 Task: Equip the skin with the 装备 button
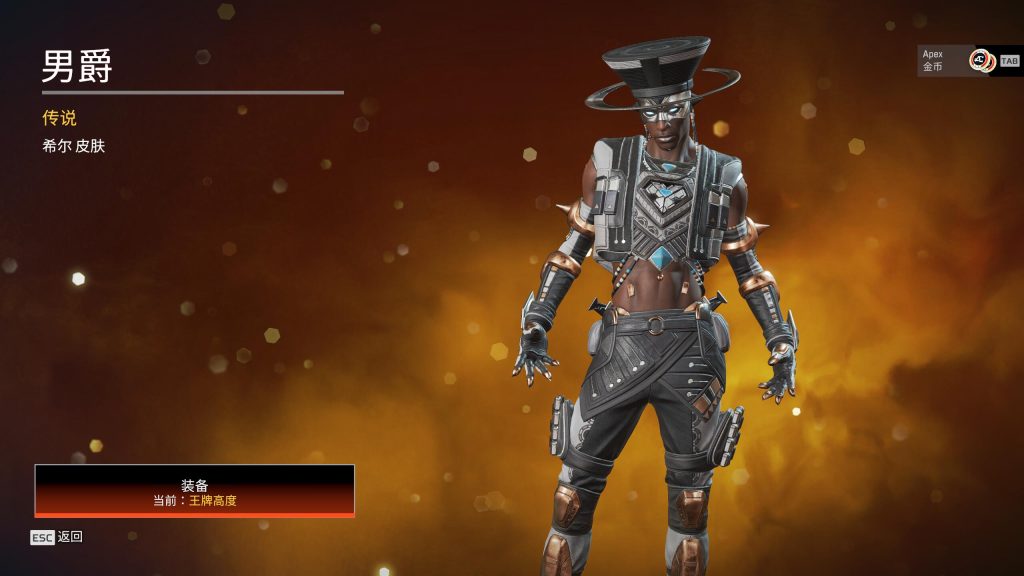point(195,491)
